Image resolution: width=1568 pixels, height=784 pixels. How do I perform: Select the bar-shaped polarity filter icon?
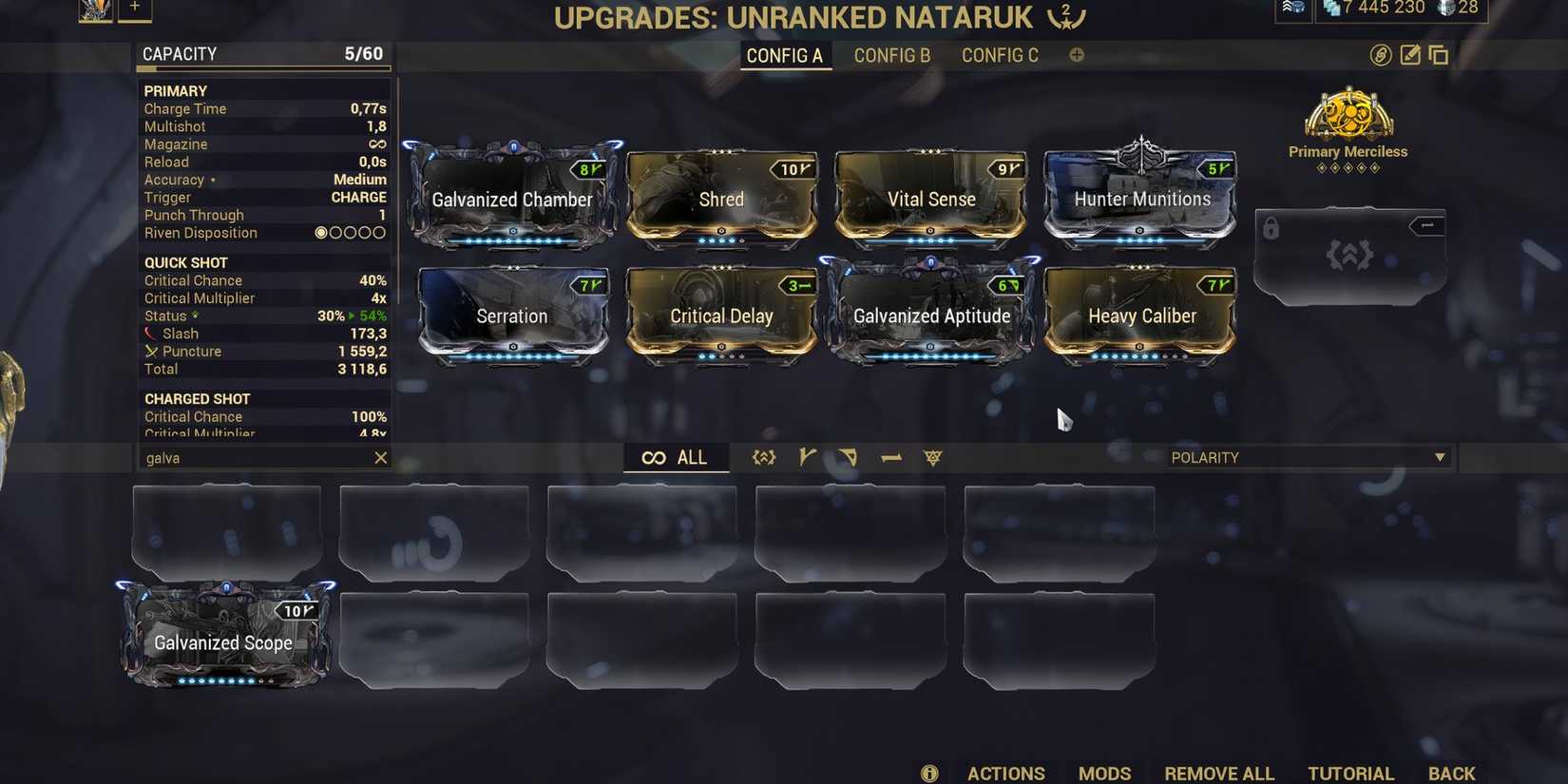(890, 457)
